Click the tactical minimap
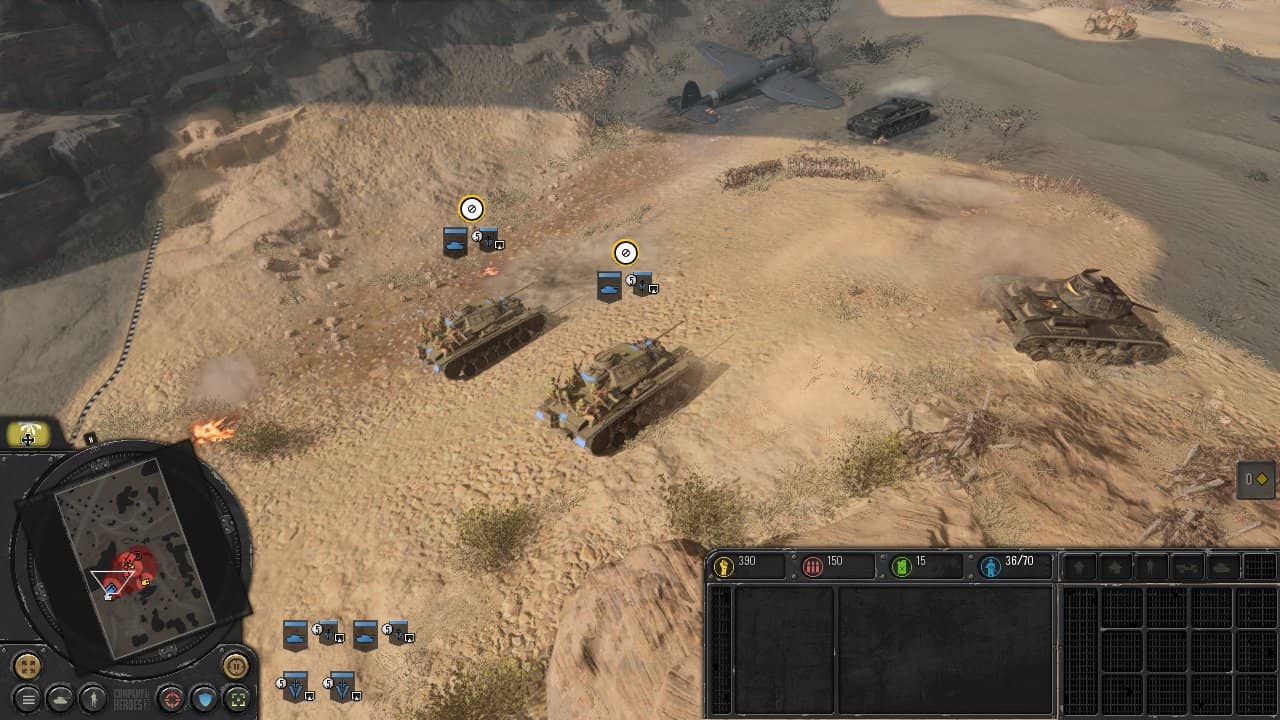This screenshot has width=1280, height=720. pos(134,556)
